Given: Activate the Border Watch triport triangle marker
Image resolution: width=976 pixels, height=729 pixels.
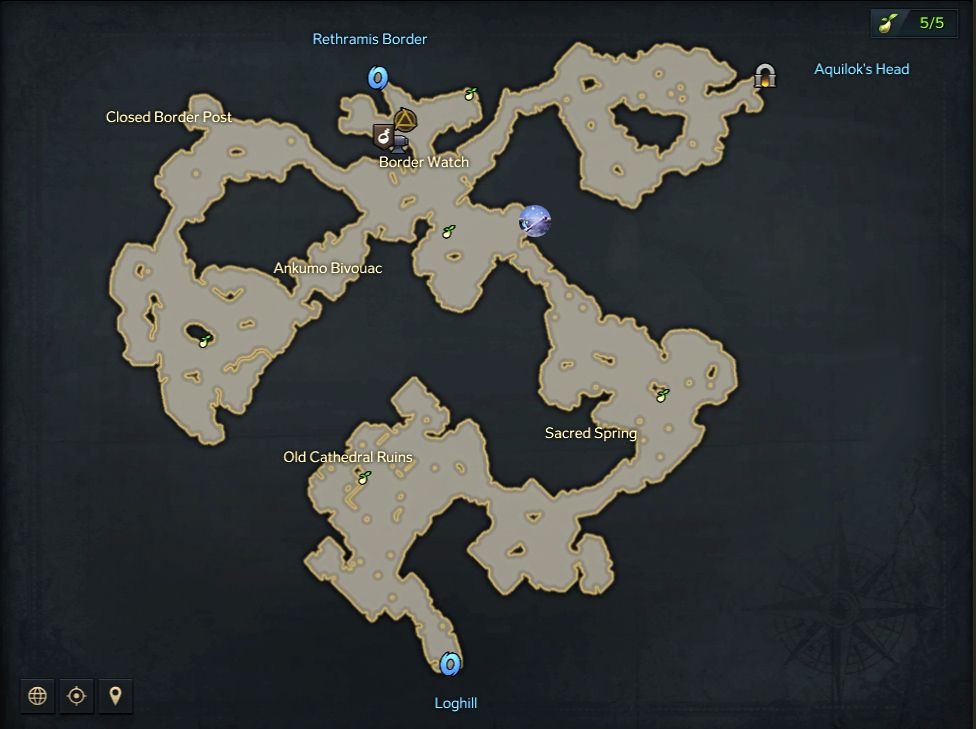Looking at the screenshot, I should 405,121.
